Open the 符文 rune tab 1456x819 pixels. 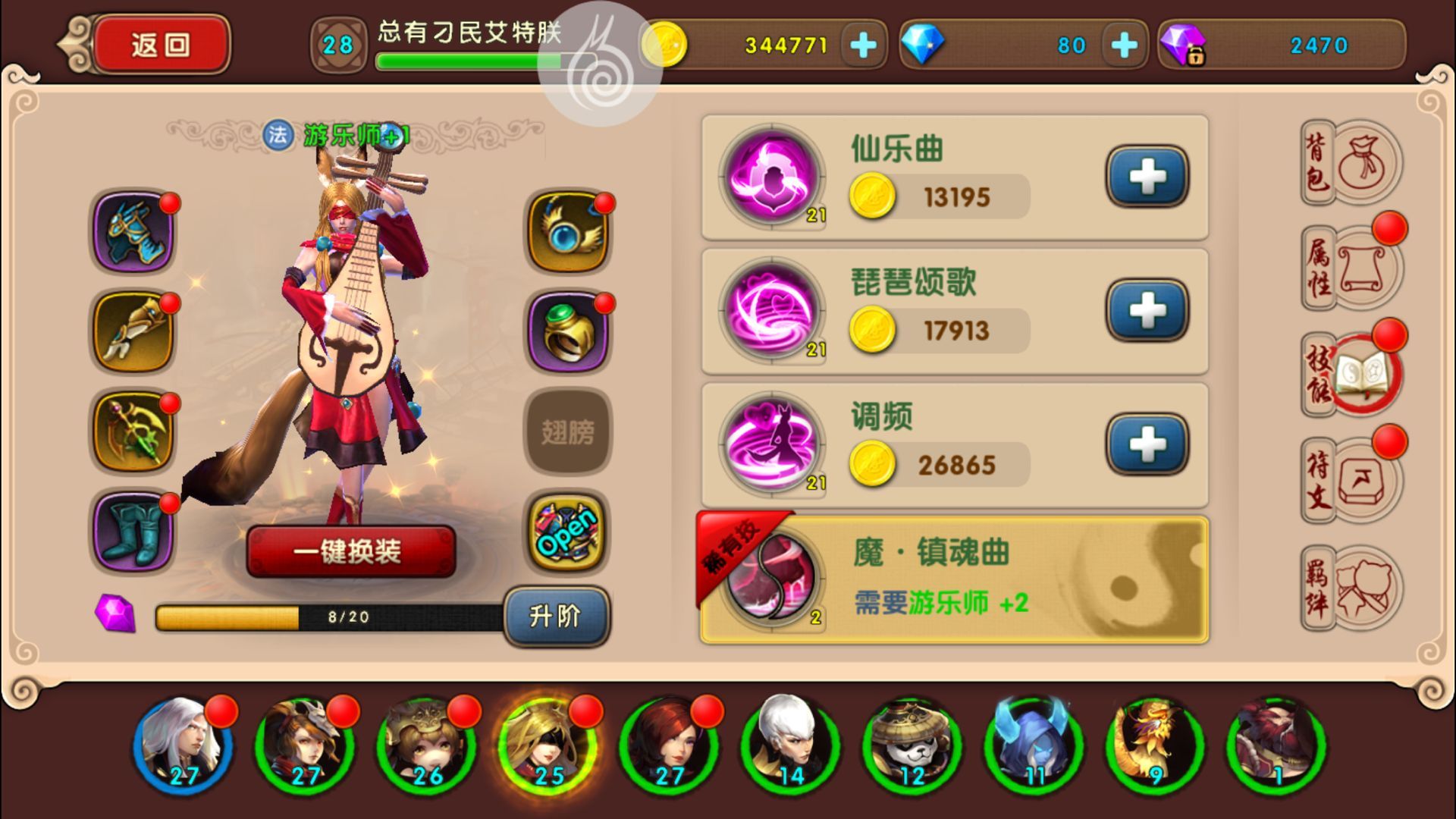coord(1352,480)
